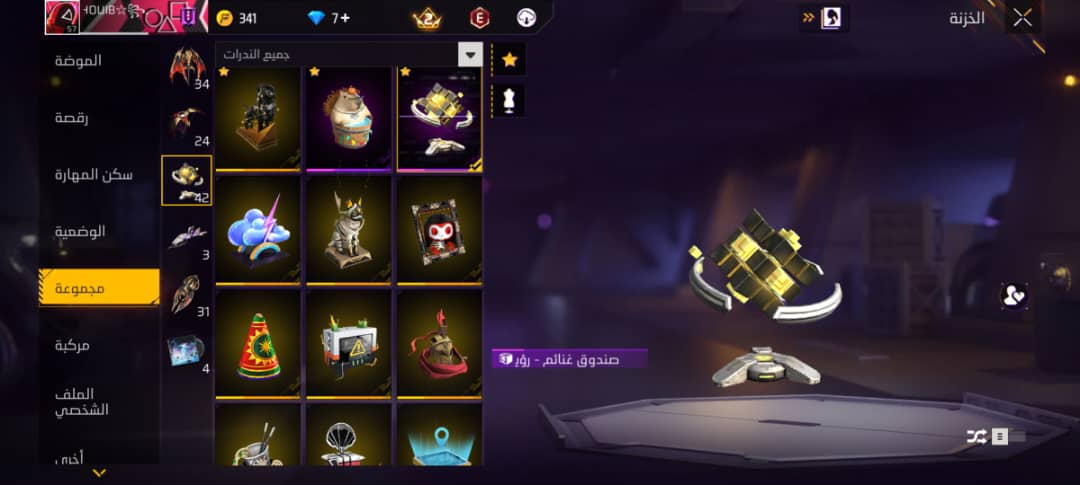
Task: Open the رقصة category
Action: tap(72, 118)
